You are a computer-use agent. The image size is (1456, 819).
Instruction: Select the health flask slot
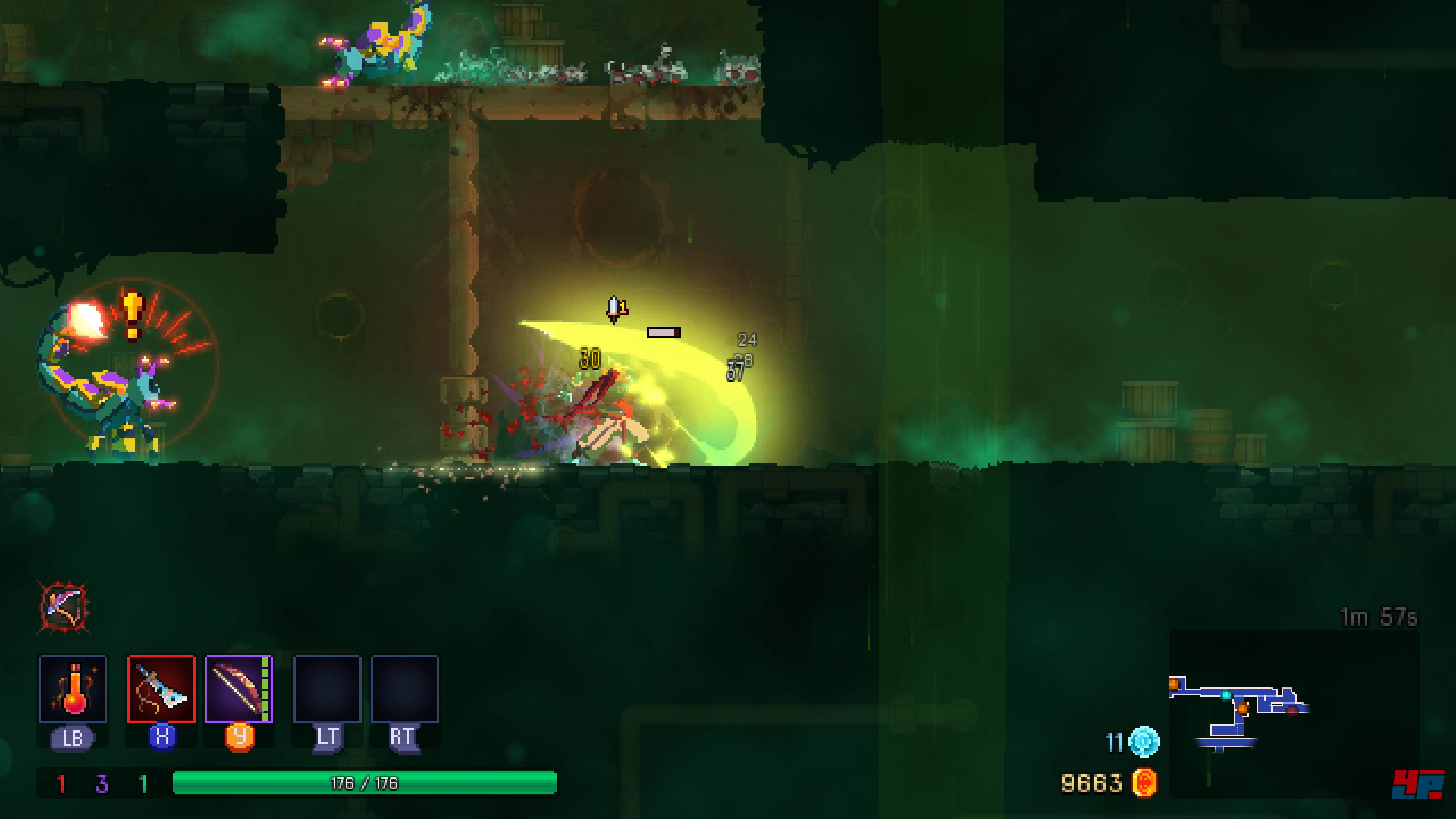(73, 689)
